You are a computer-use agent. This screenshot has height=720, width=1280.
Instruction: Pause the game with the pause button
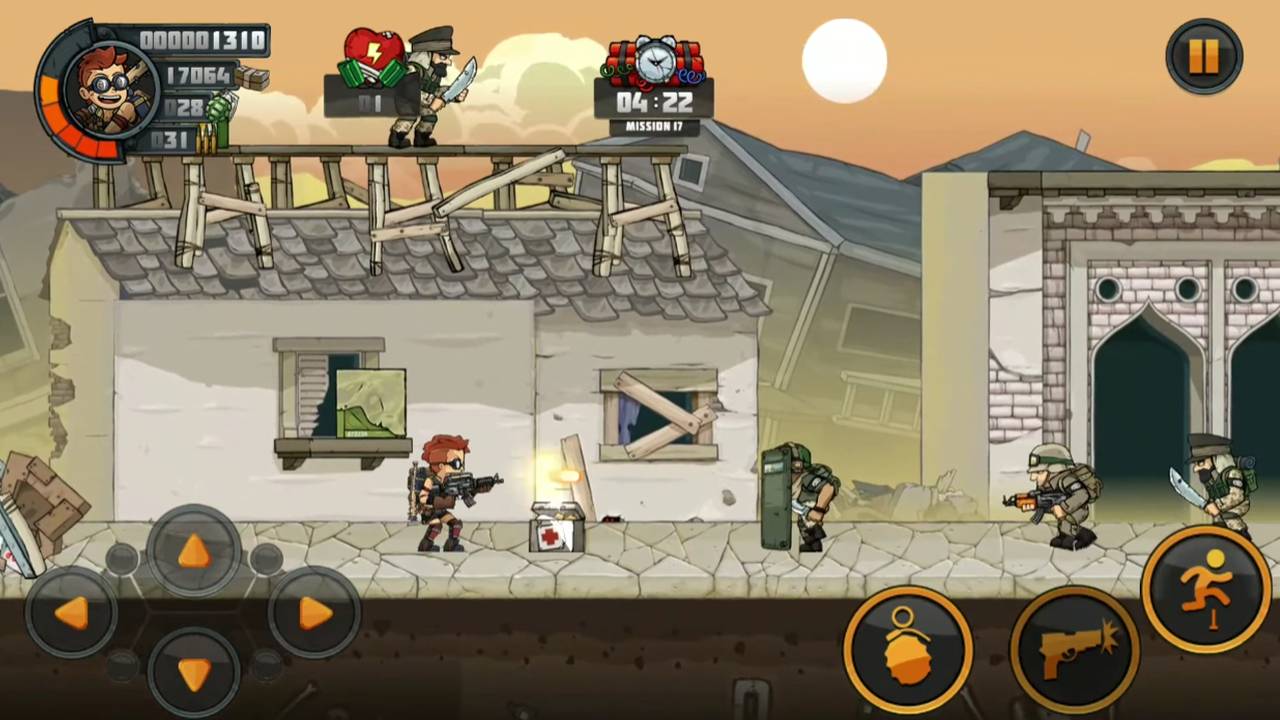(1204, 57)
